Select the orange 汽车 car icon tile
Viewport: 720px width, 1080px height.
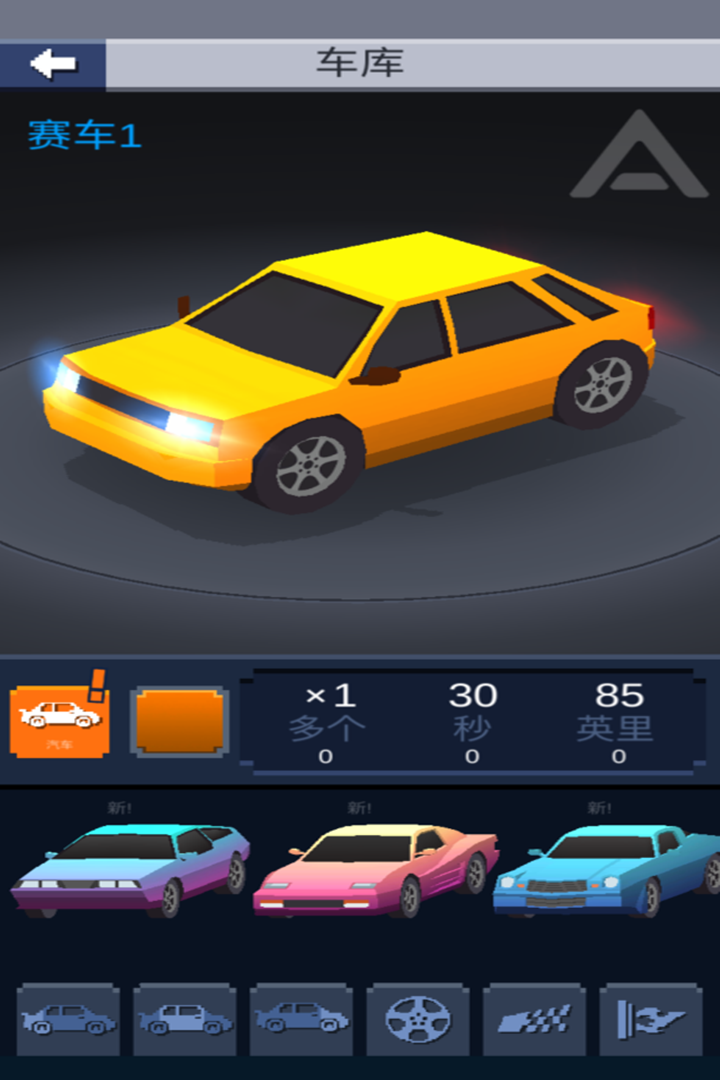point(59,720)
